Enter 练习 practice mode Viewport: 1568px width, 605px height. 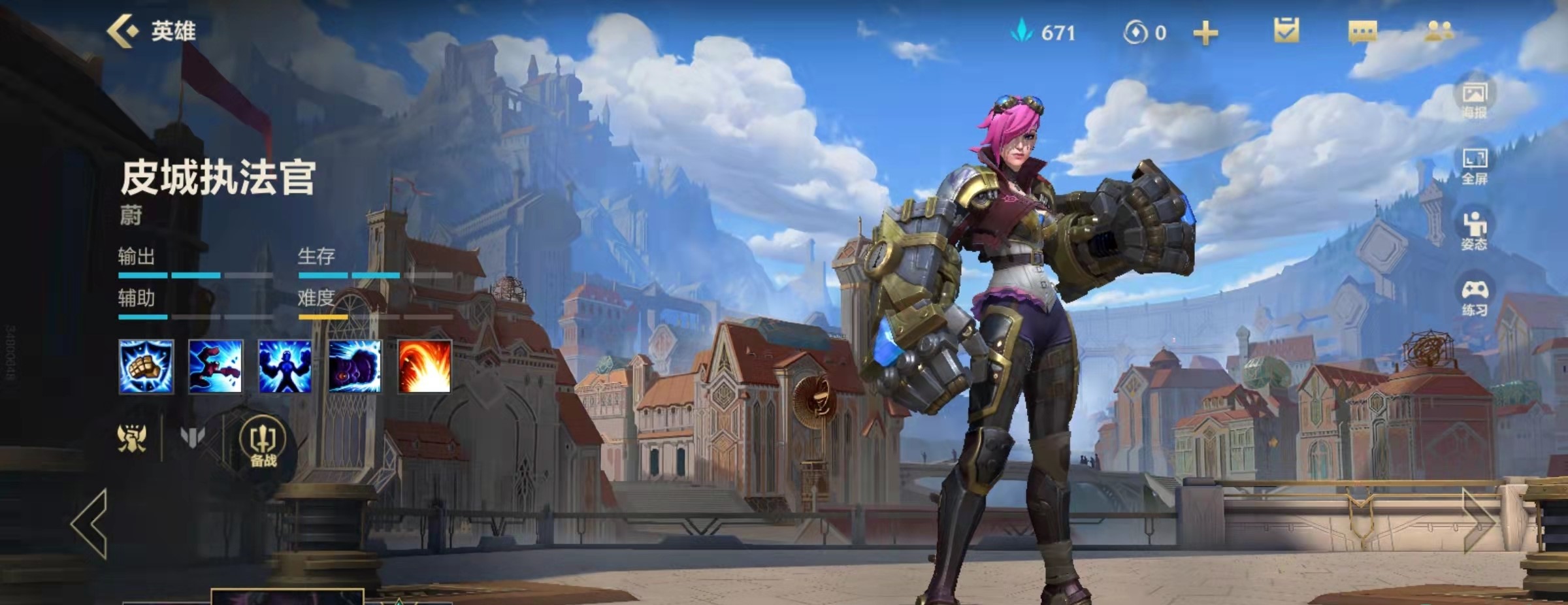[1474, 297]
